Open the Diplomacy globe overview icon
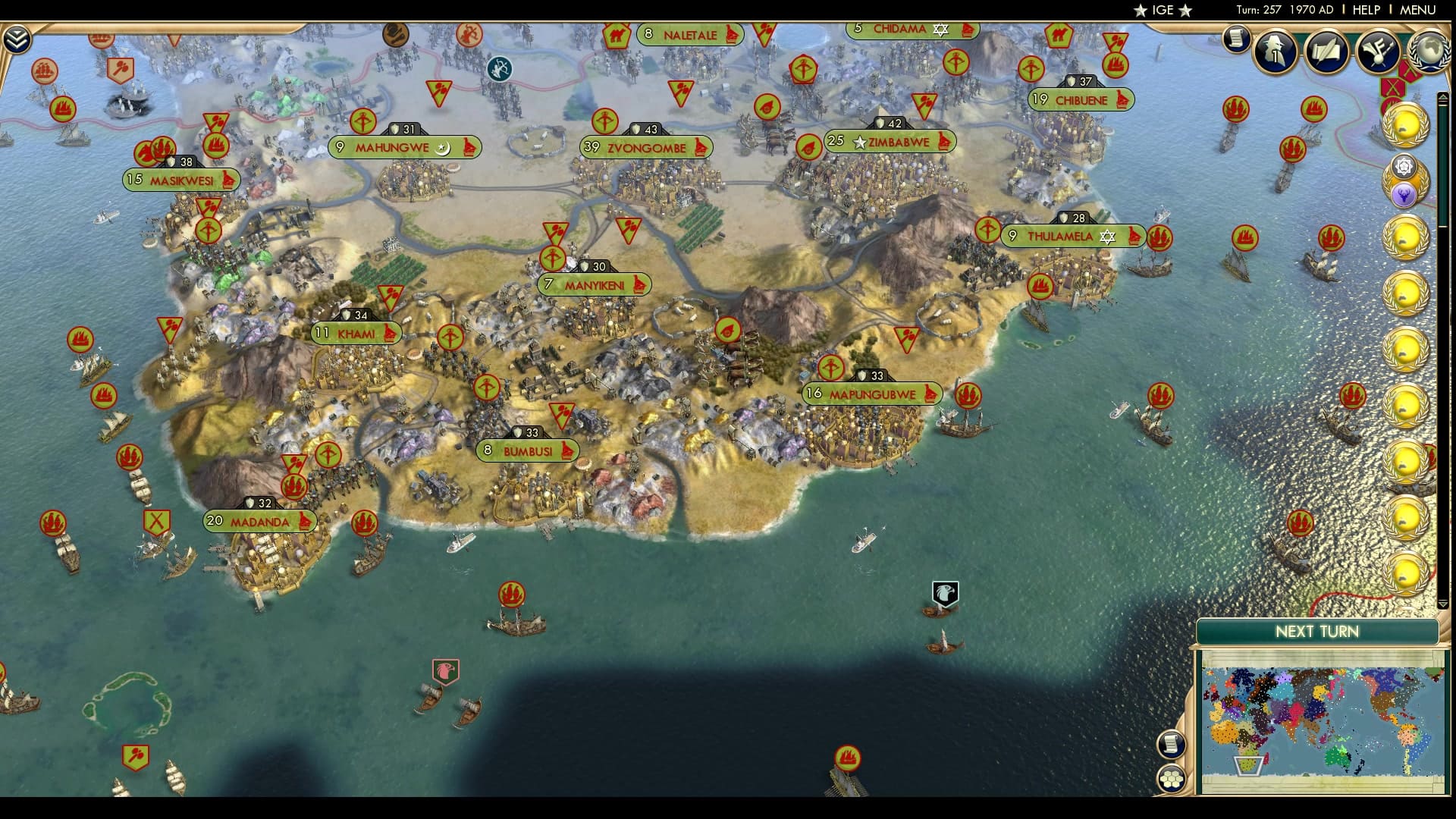The height and width of the screenshot is (819, 1456). tap(1431, 53)
